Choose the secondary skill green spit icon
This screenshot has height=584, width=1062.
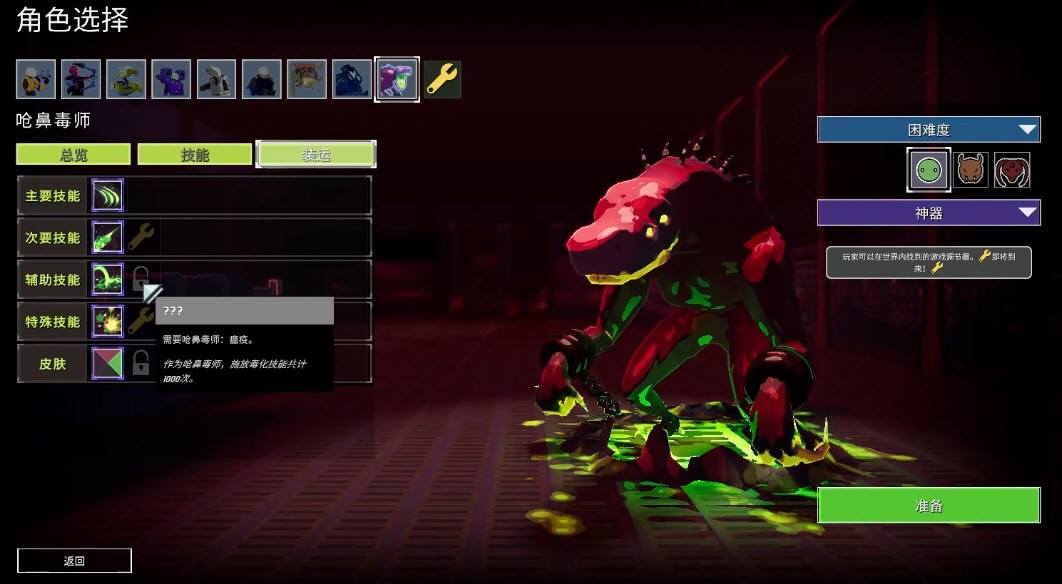(x=107, y=237)
